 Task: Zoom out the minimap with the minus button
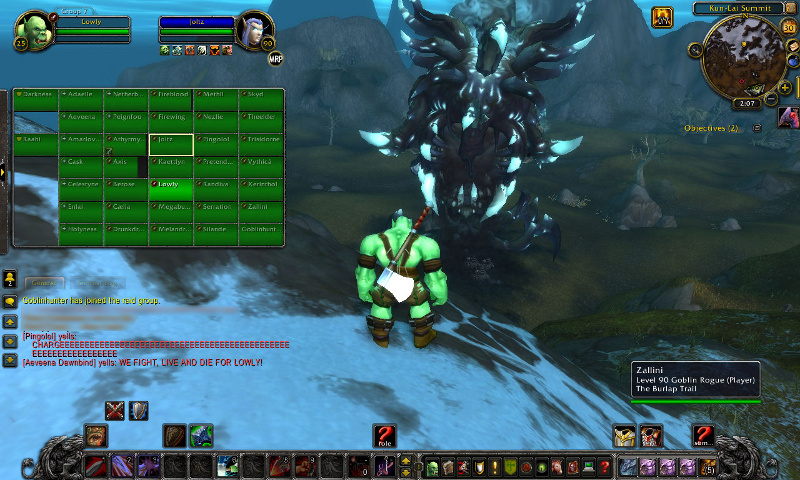pos(771,99)
